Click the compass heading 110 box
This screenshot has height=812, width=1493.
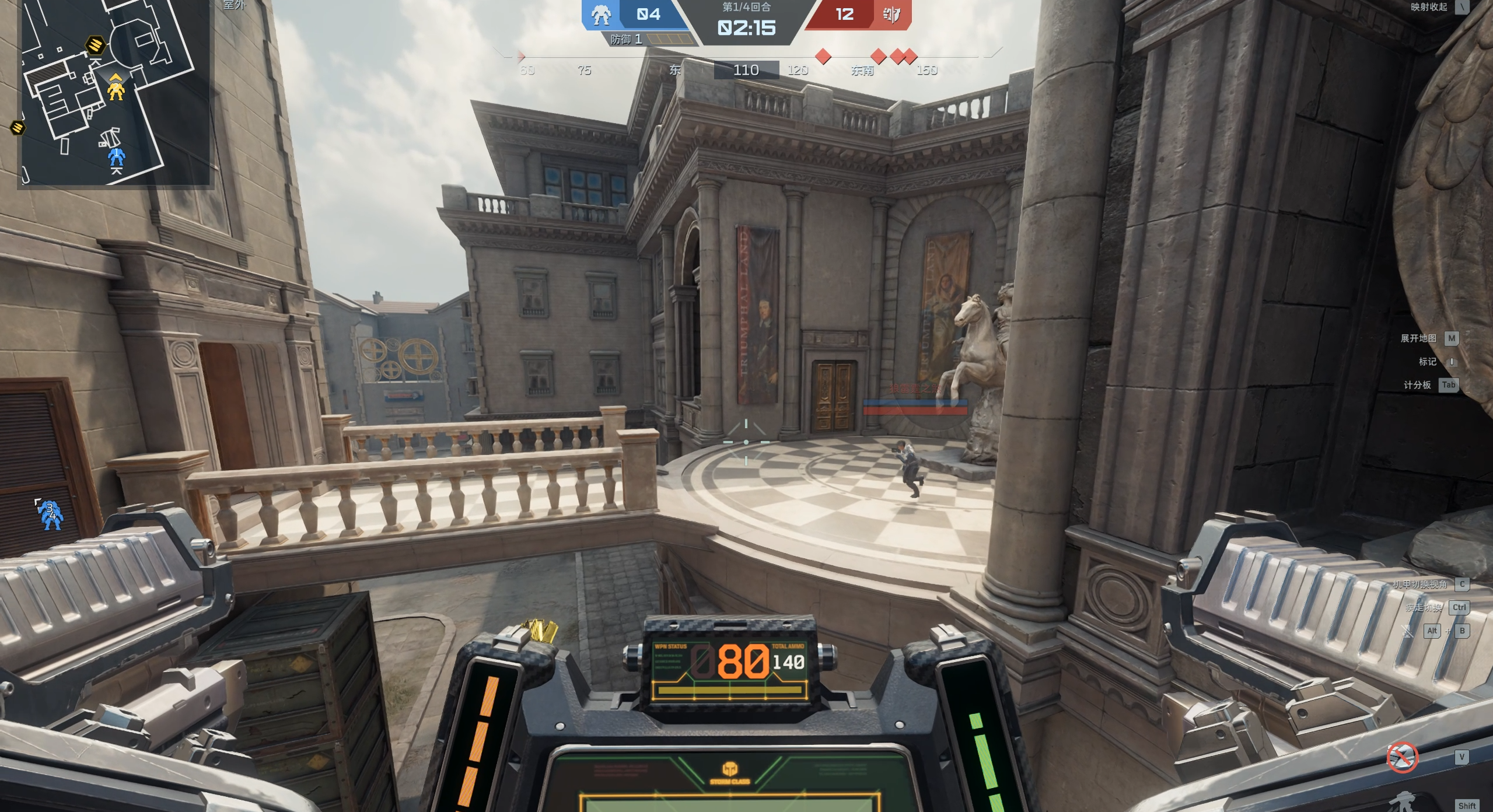tap(746, 71)
